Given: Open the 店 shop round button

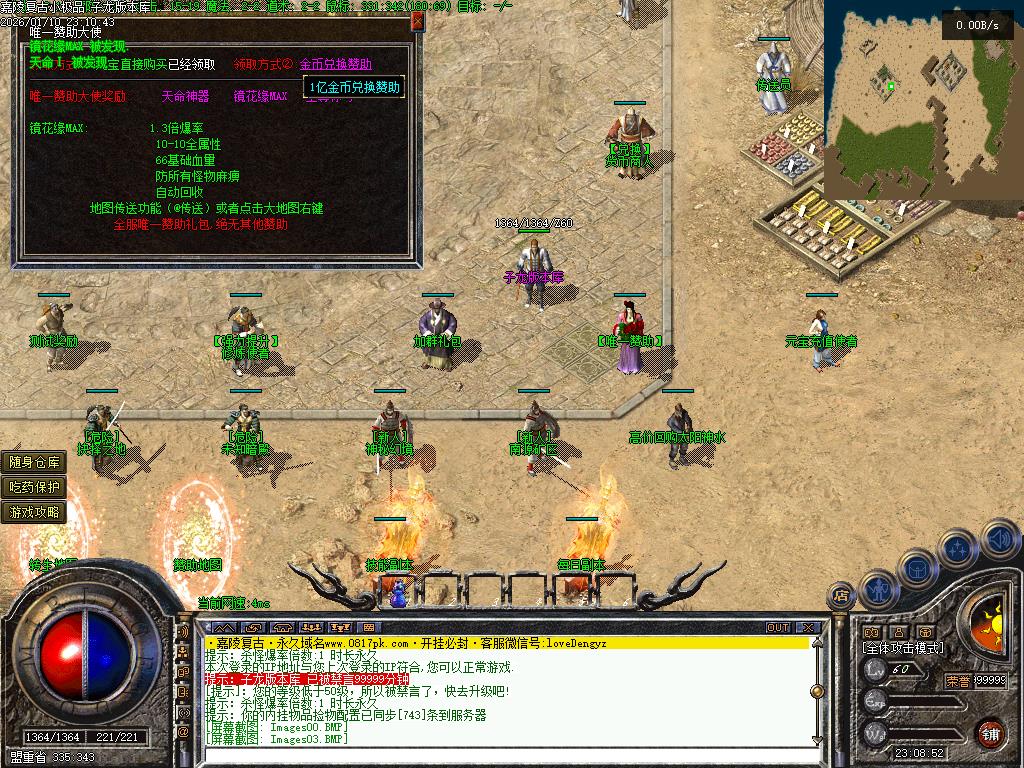Looking at the screenshot, I should click(841, 597).
